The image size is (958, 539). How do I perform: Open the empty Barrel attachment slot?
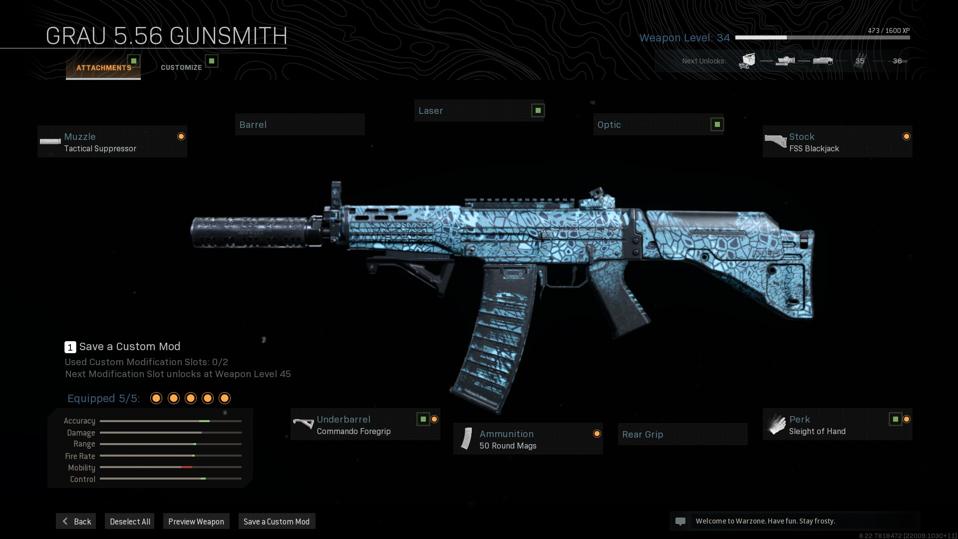[x=300, y=125]
